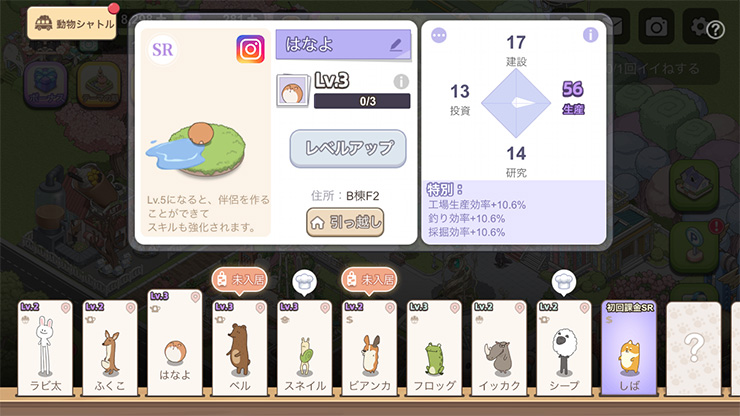Tap the レベルアップ level up button

click(x=348, y=149)
